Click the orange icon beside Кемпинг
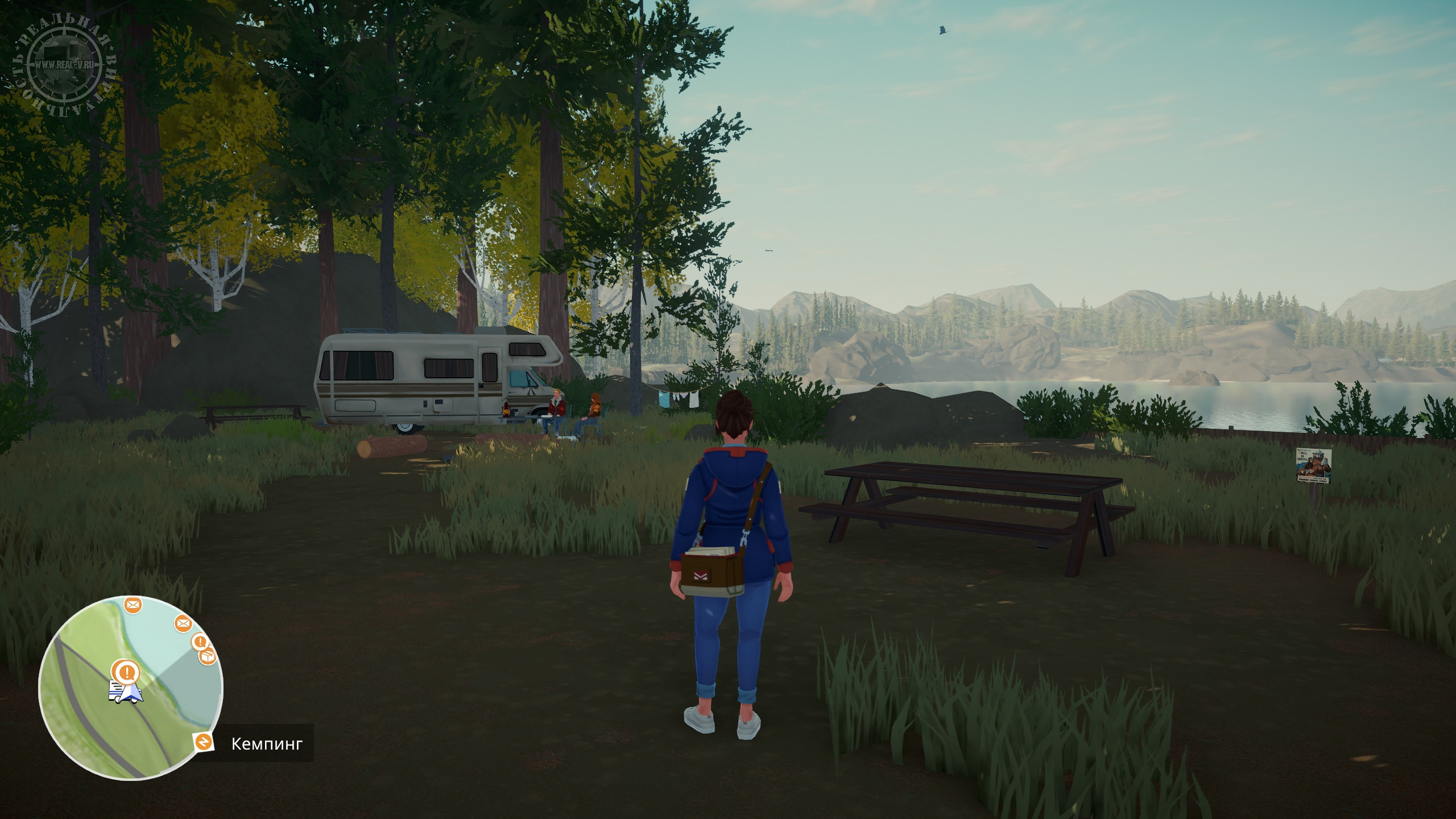This screenshot has height=819, width=1456. click(203, 742)
